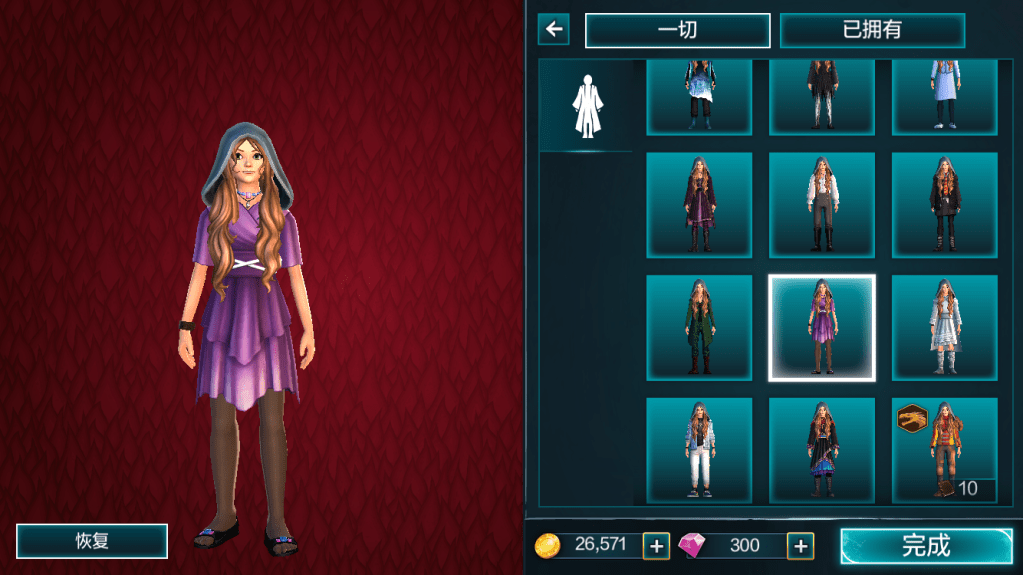1023x575 pixels.
Task: Select the black top with blue skirt outfit
Action: coord(821,450)
